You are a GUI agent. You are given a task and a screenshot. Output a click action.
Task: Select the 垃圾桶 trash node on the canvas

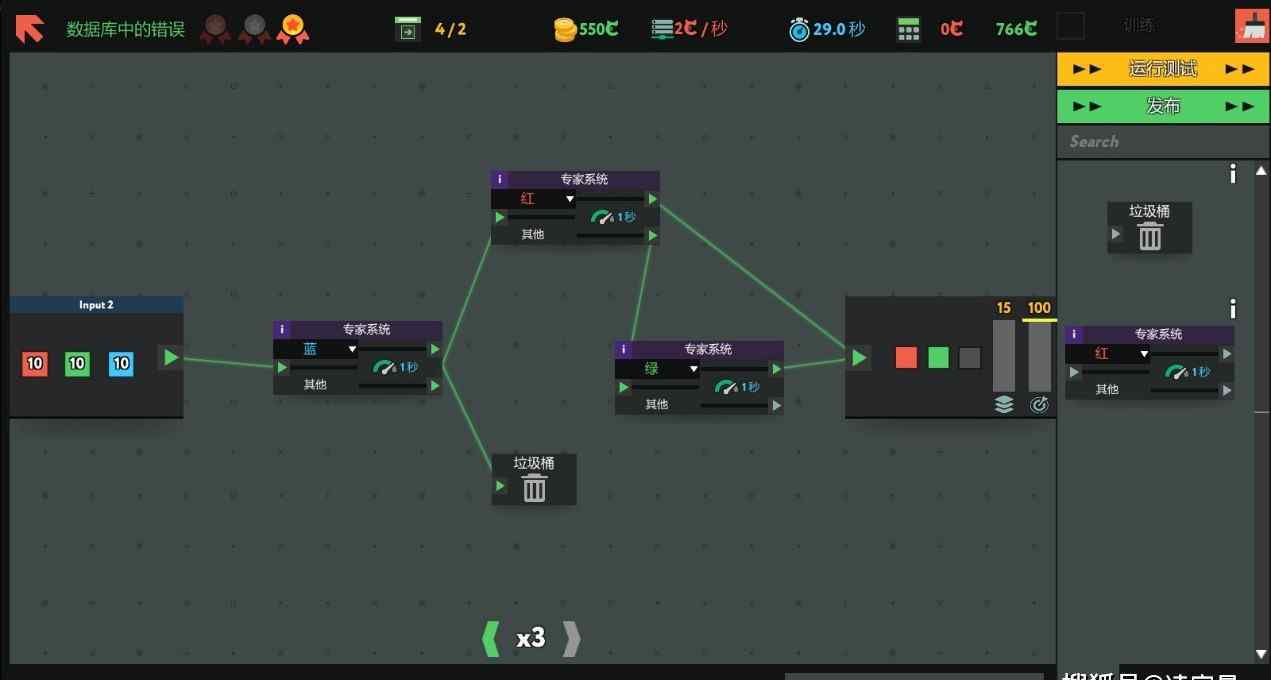pos(534,479)
